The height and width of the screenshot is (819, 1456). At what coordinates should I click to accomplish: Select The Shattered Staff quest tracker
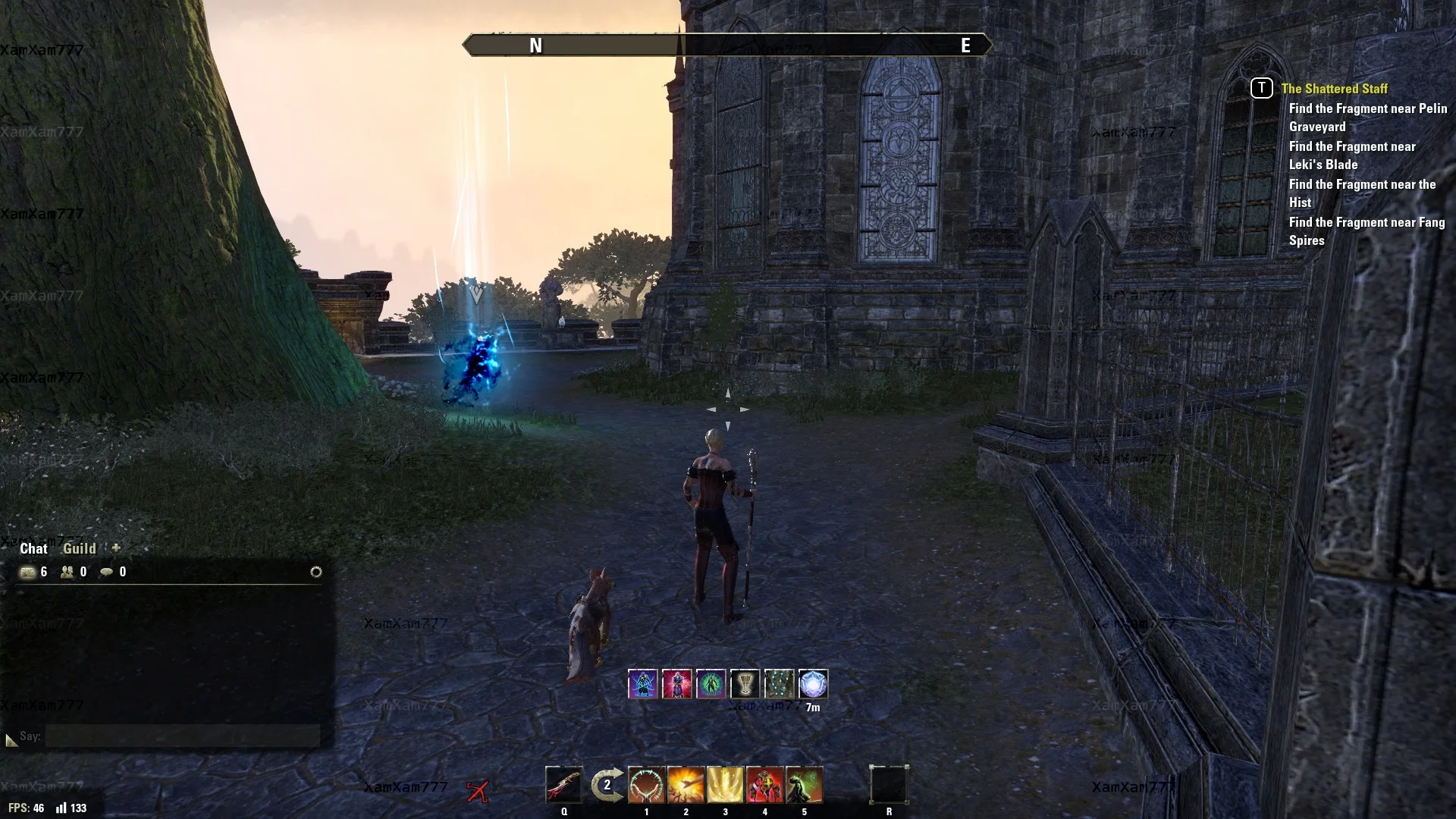pyautogui.click(x=1334, y=89)
